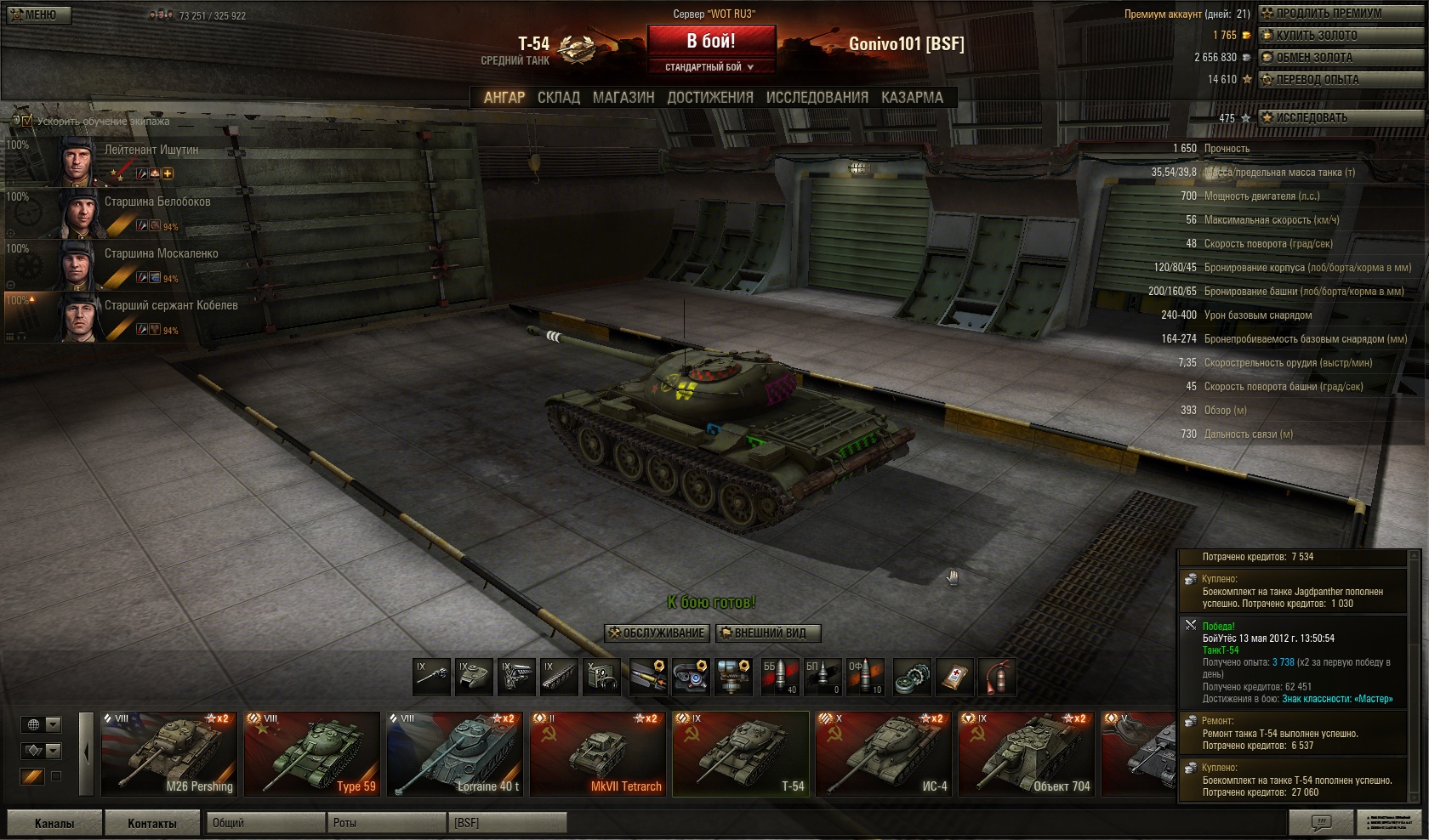
Task: Switch to the Магазин tab
Action: click(623, 98)
